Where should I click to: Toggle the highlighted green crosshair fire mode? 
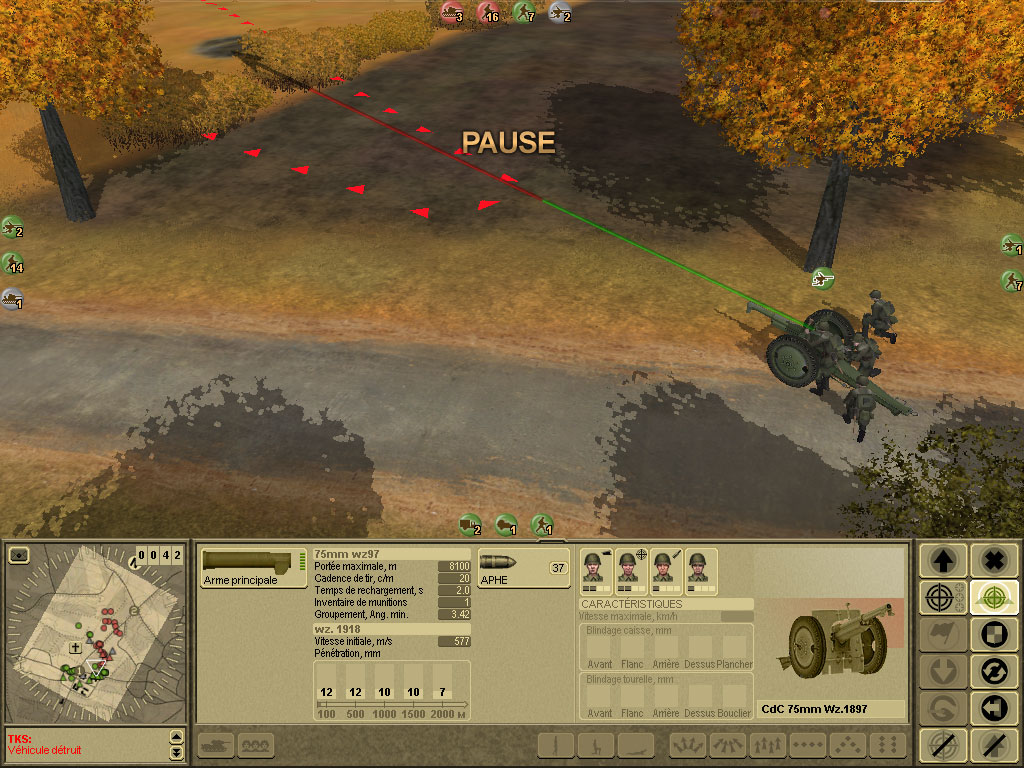(992, 598)
